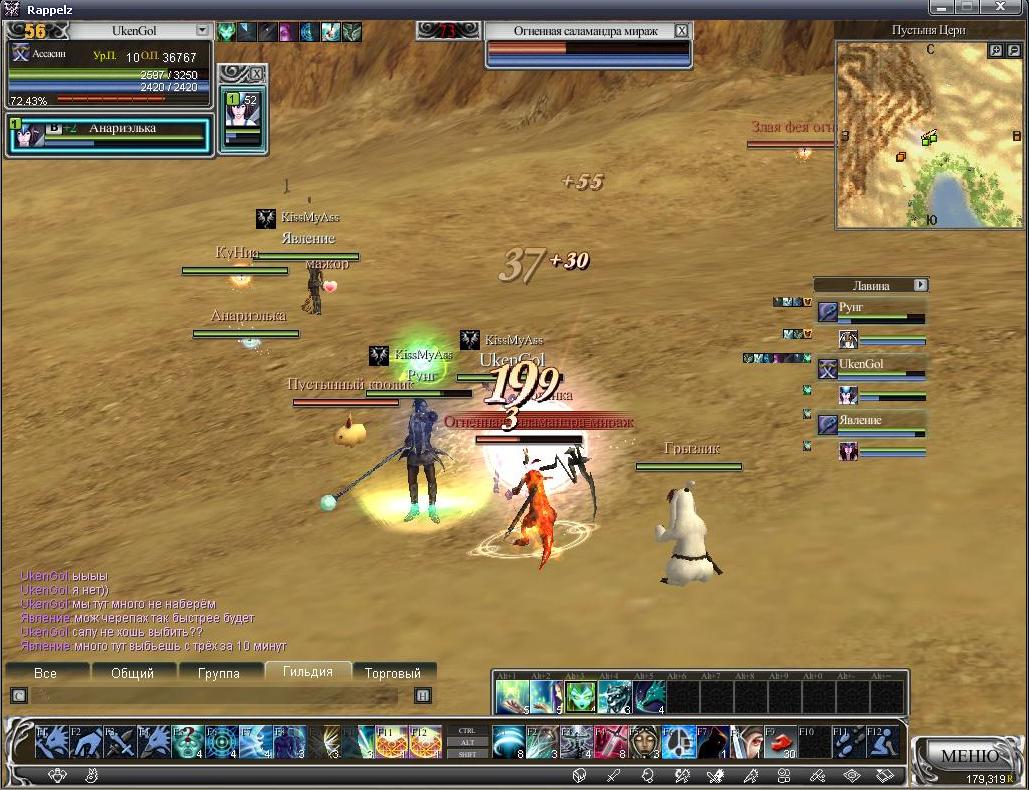Screen dimensions: 1029x790
Task: Zoom in the minimap
Action: click(996, 50)
